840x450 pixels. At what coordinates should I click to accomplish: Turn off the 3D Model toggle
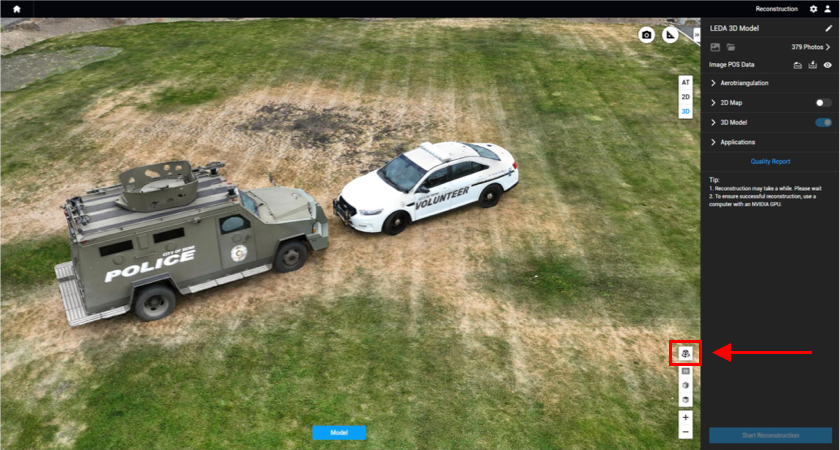(823, 122)
